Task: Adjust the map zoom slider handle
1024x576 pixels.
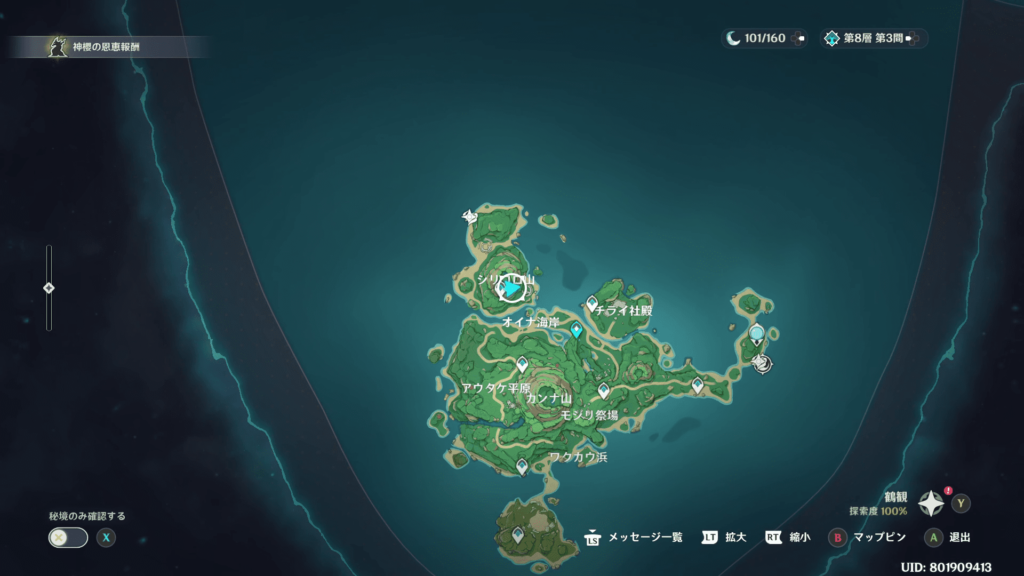Action: (x=49, y=288)
